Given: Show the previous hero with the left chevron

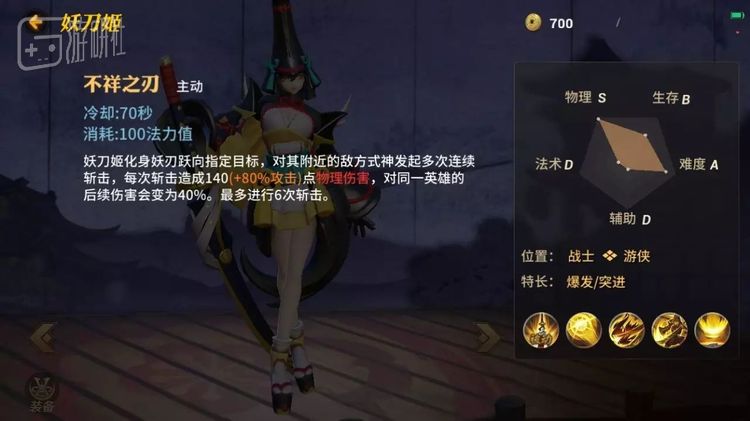Looking at the screenshot, I should pos(42,338).
